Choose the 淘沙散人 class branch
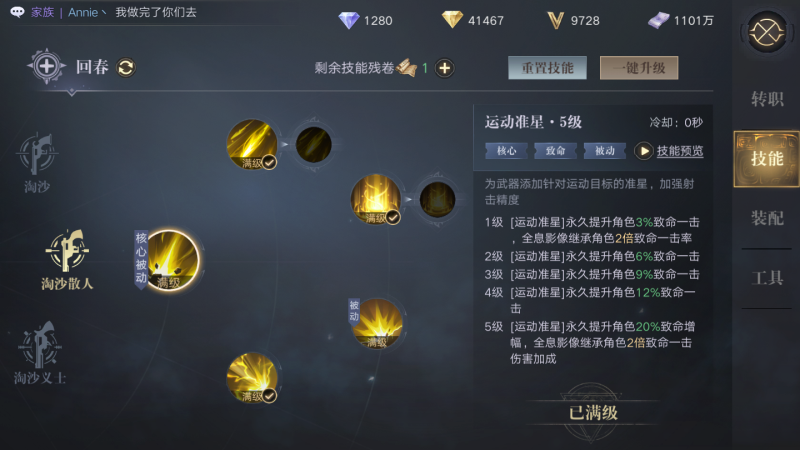 coord(67,258)
